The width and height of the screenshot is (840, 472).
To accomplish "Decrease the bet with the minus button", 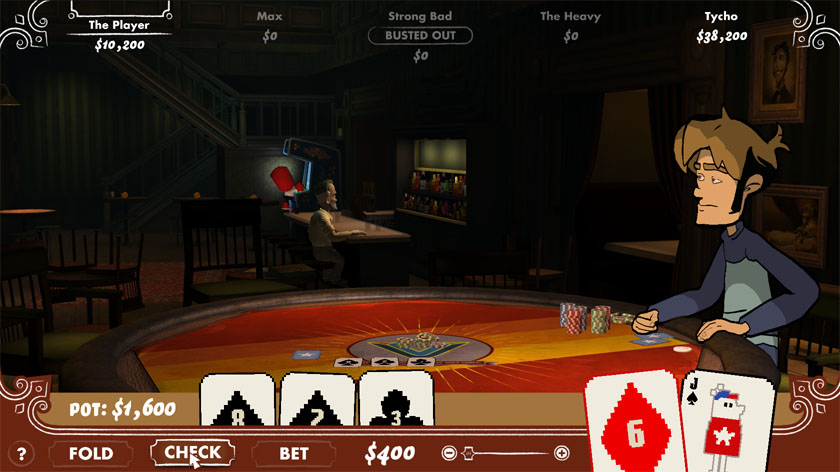I will point(450,453).
